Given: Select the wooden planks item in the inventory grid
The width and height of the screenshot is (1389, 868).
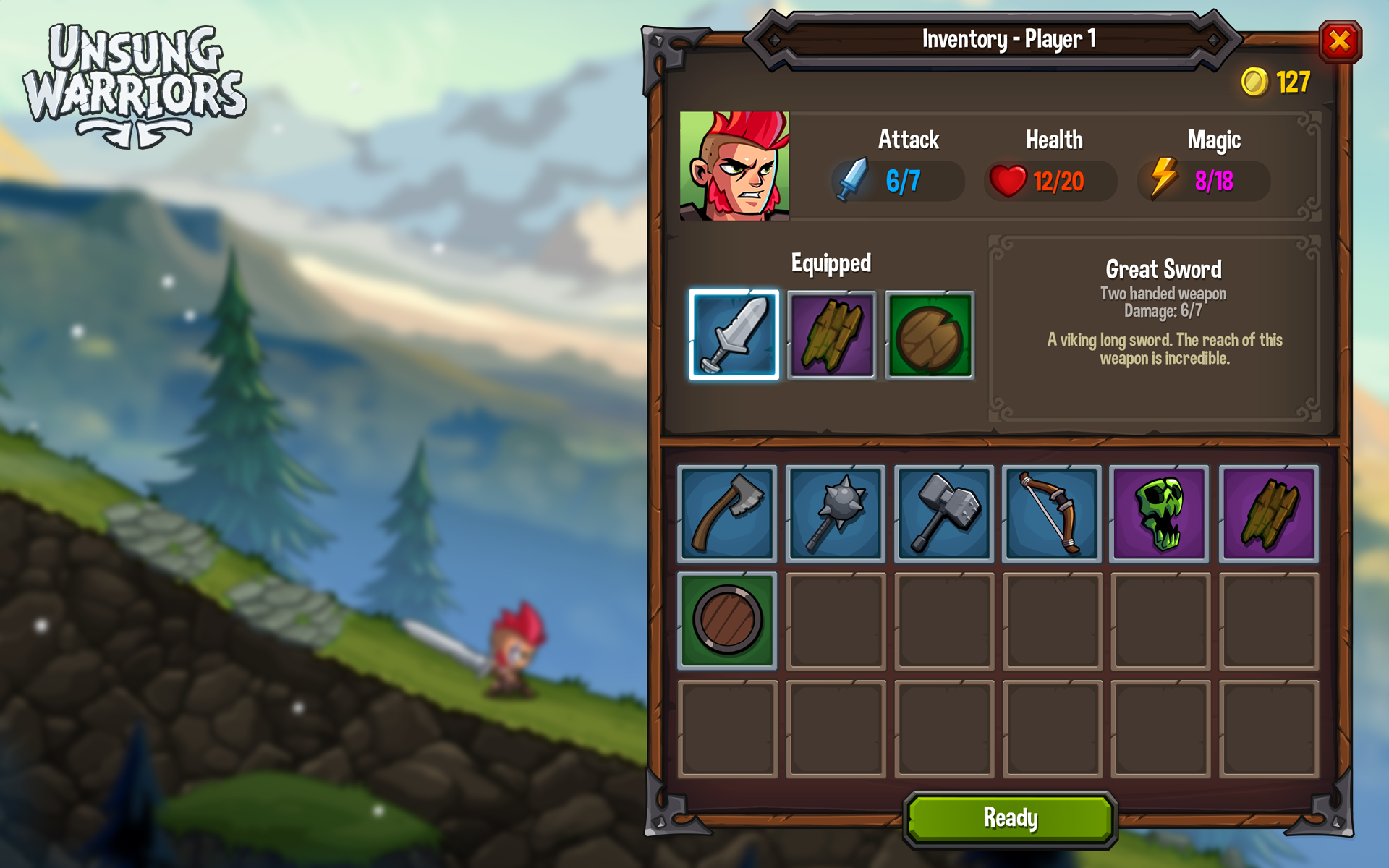Looking at the screenshot, I should (x=1268, y=514).
